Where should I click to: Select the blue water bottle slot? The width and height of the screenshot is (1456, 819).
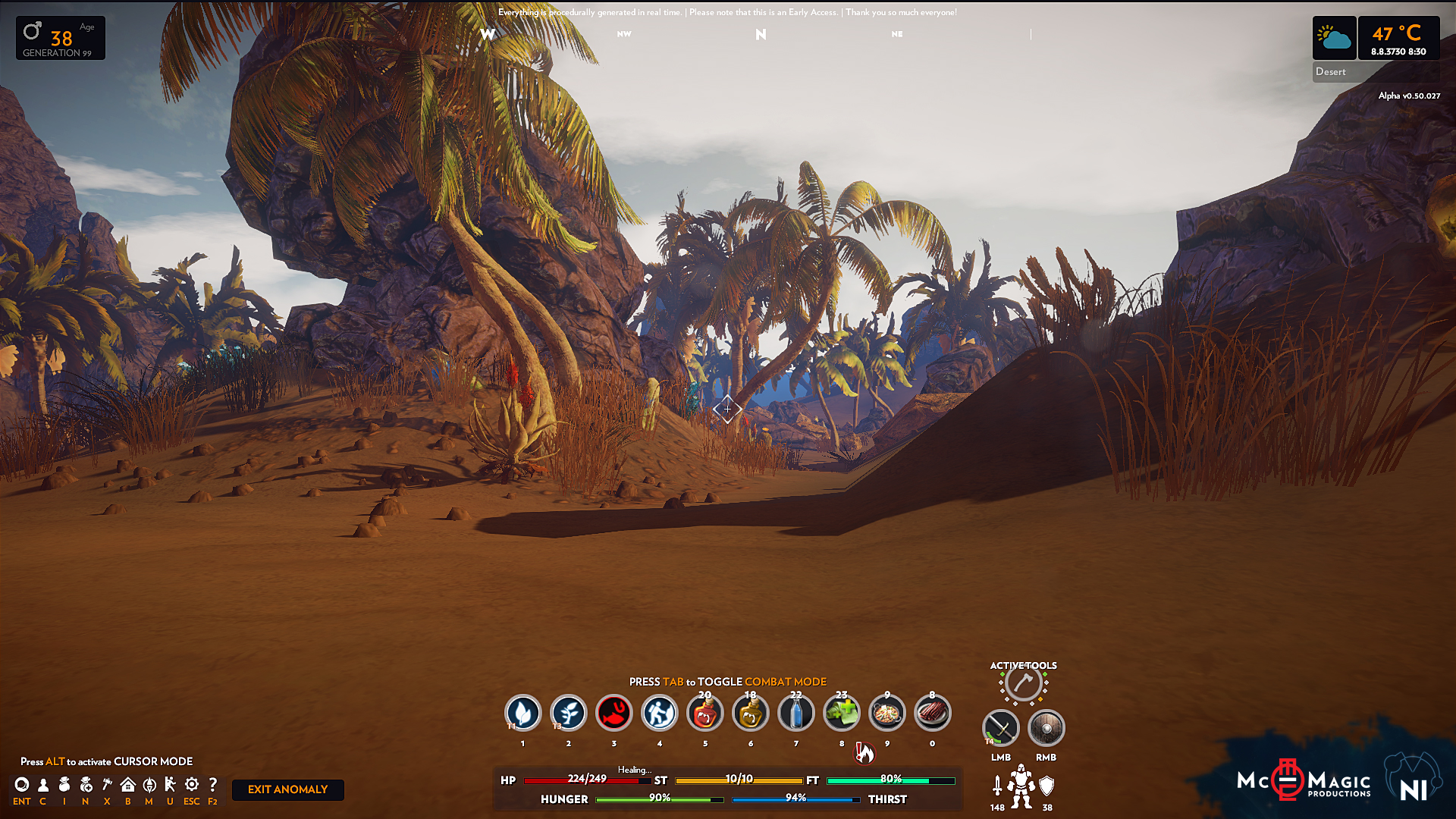click(795, 713)
